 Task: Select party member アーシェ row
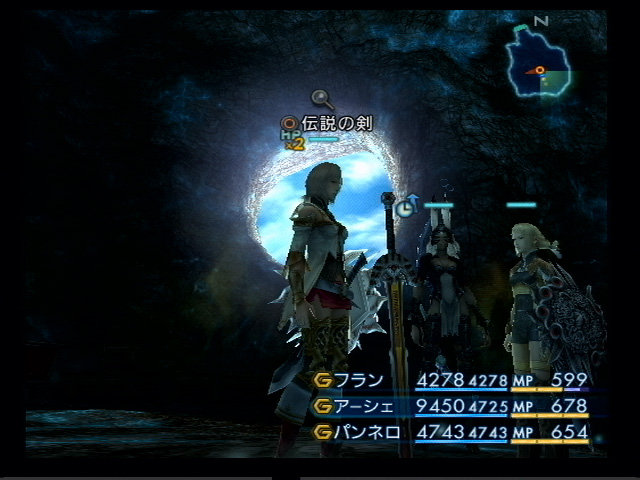450,407
